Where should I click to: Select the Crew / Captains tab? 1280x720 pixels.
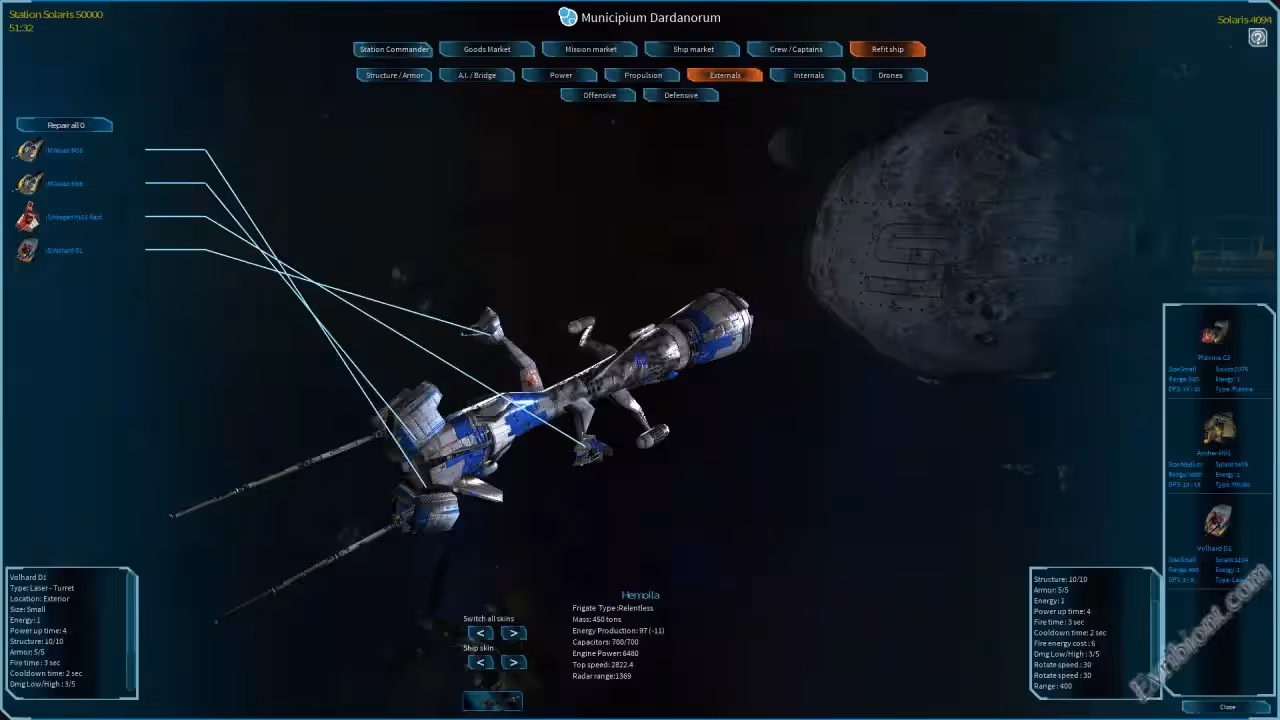pyautogui.click(x=795, y=49)
